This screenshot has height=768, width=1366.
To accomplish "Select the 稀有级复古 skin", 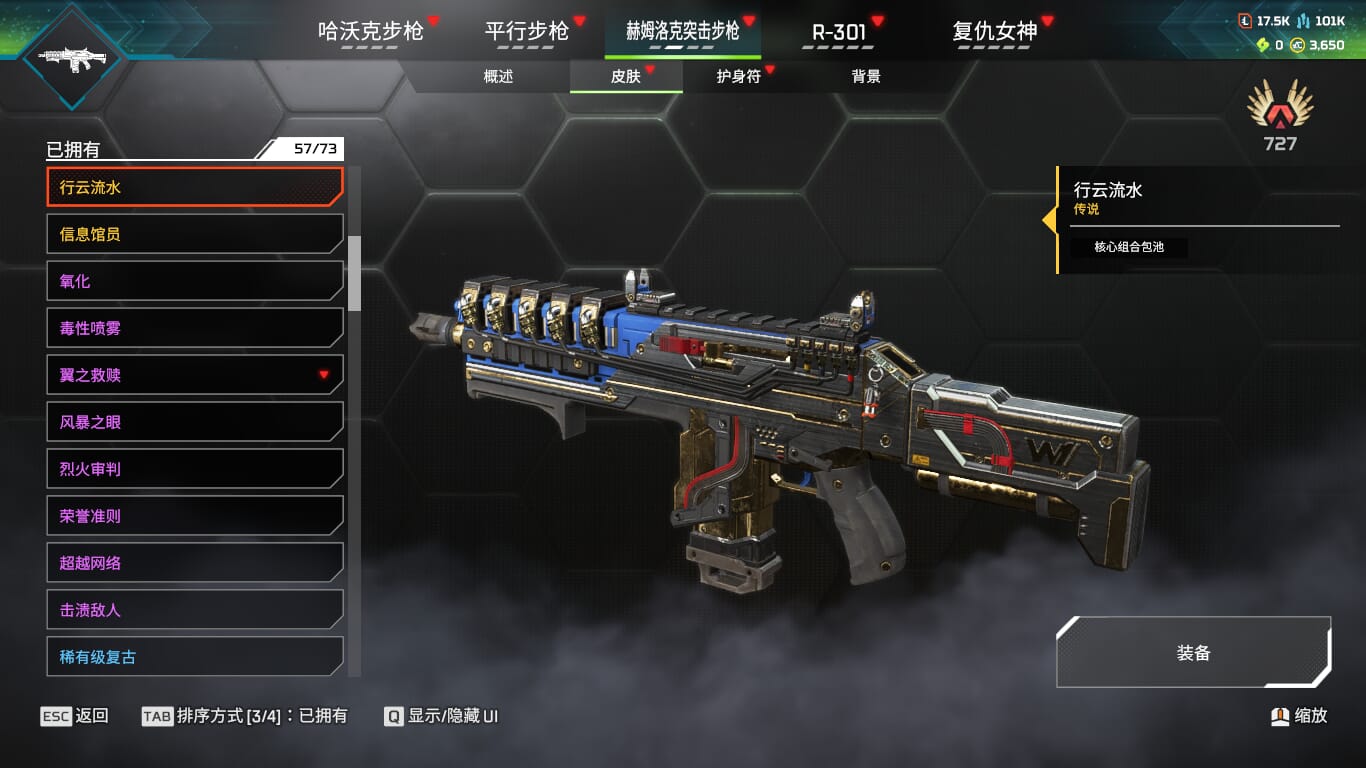I will coord(195,657).
